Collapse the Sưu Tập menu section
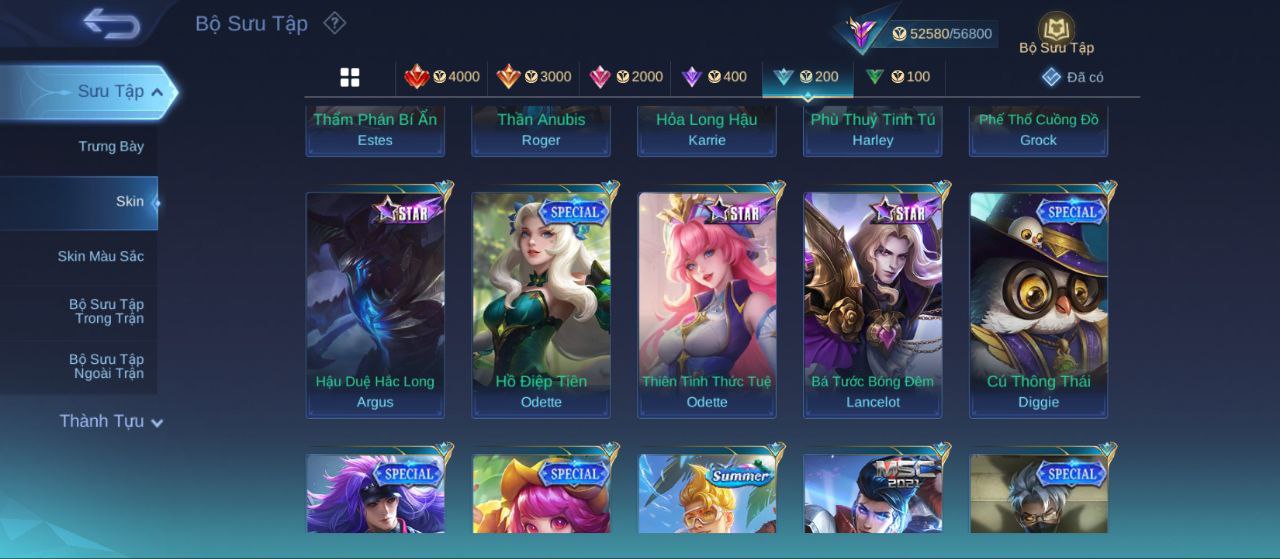 [x=111, y=91]
